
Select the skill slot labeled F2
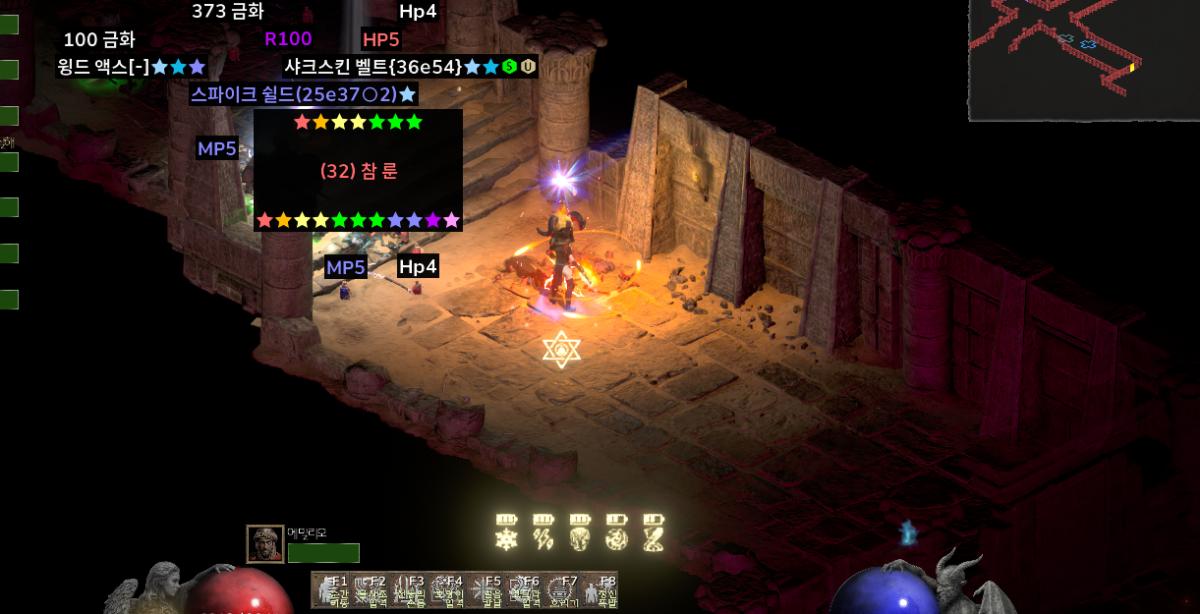[368, 590]
